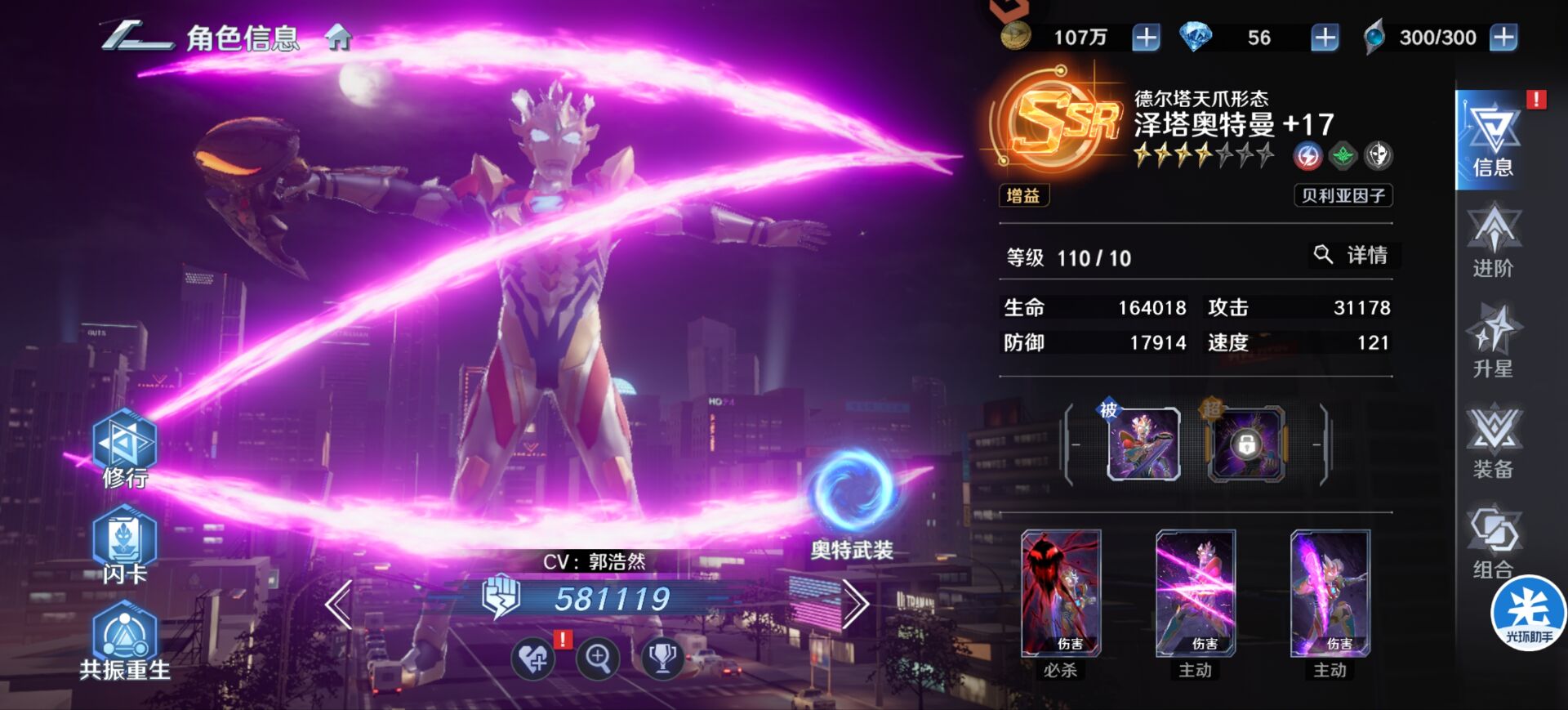The width and height of the screenshot is (1568, 710).
Task: Return to the home screen via house icon
Action: pos(338,38)
